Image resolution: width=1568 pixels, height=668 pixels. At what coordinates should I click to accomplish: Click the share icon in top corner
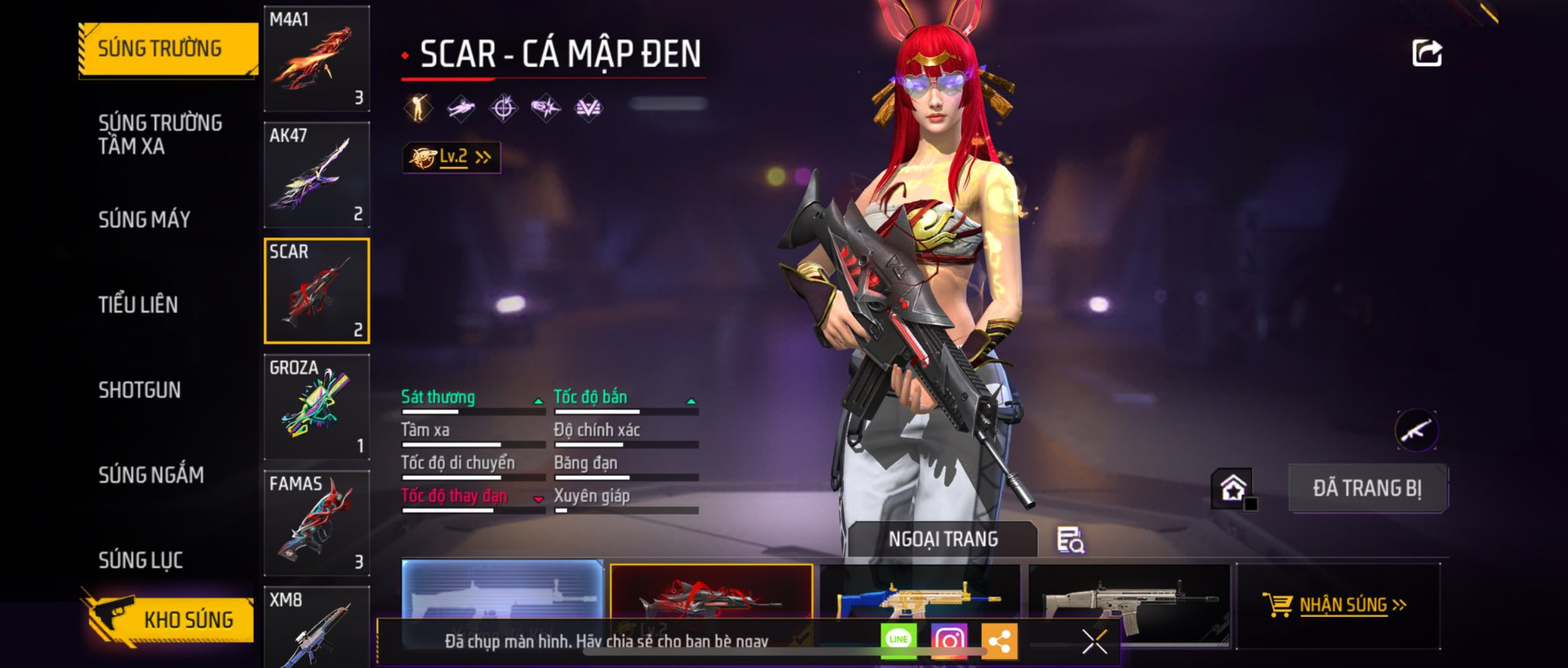[x=1427, y=53]
